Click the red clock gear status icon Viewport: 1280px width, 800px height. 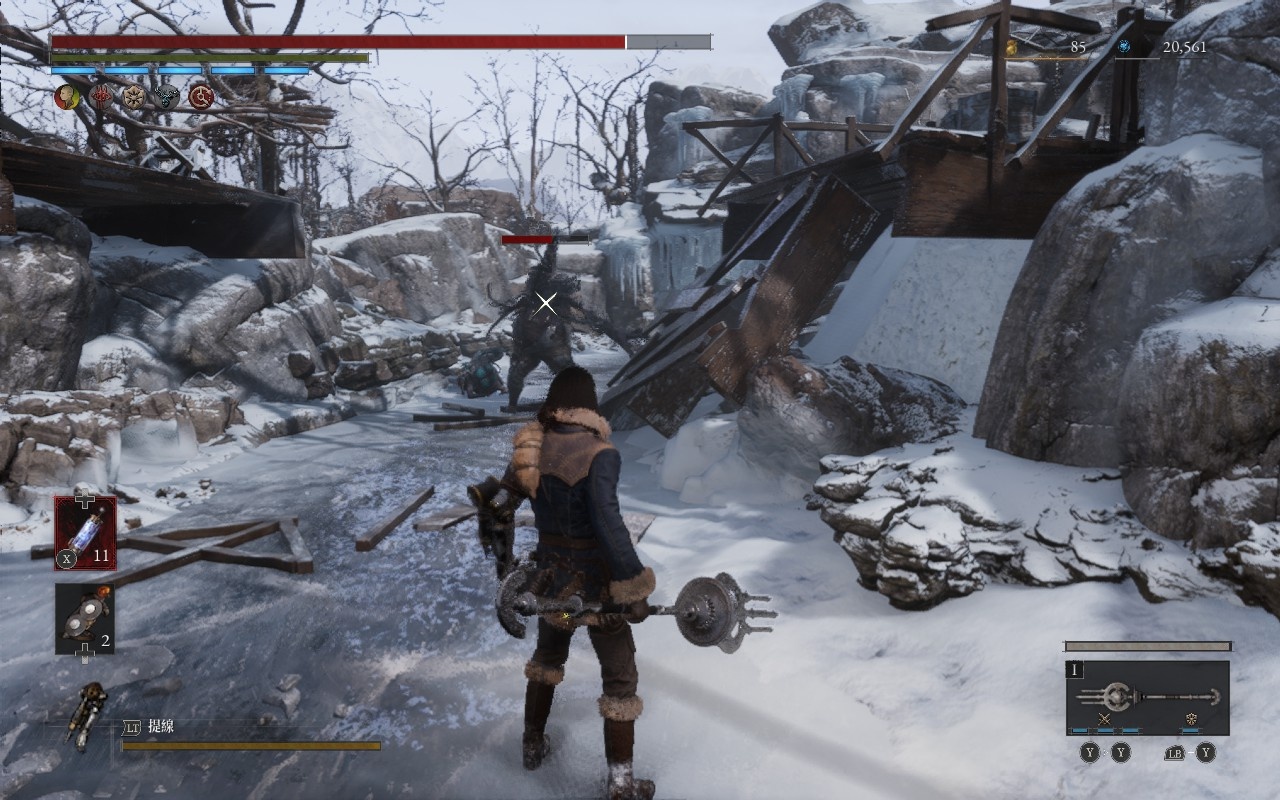(x=202, y=96)
